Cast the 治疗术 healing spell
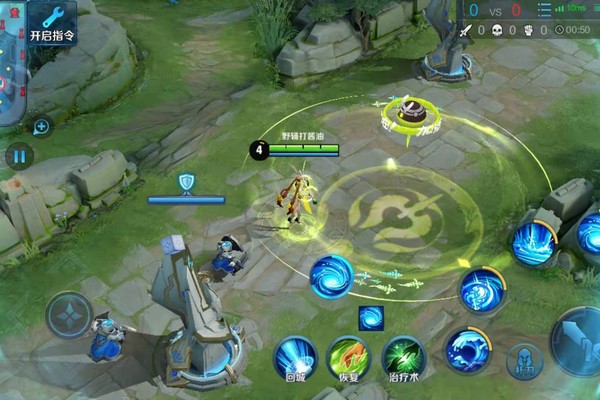The height and width of the screenshot is (400, 600). pyautogui.click(x=404, y=357)
